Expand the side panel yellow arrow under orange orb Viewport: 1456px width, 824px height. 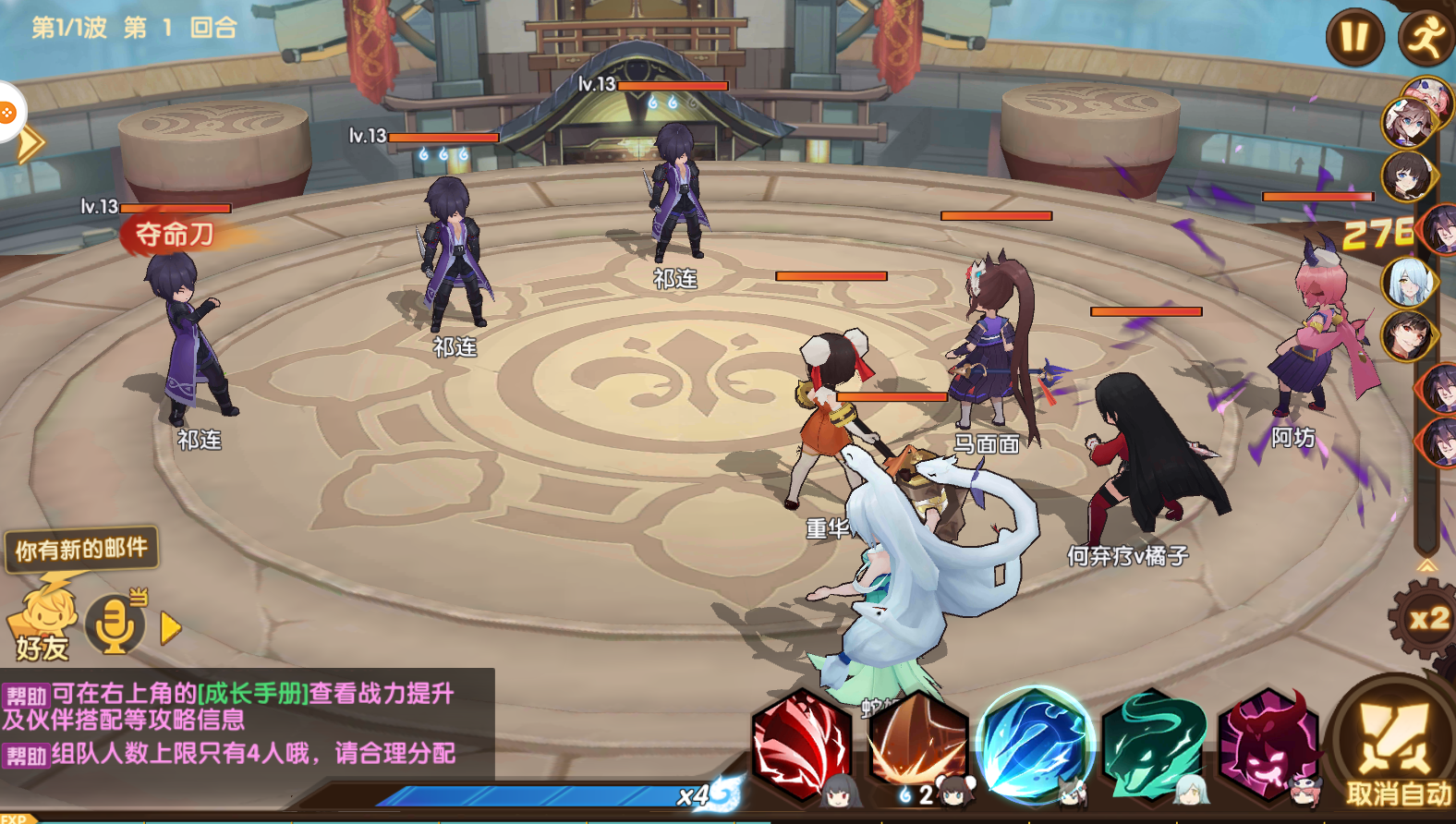click(30, 144)
